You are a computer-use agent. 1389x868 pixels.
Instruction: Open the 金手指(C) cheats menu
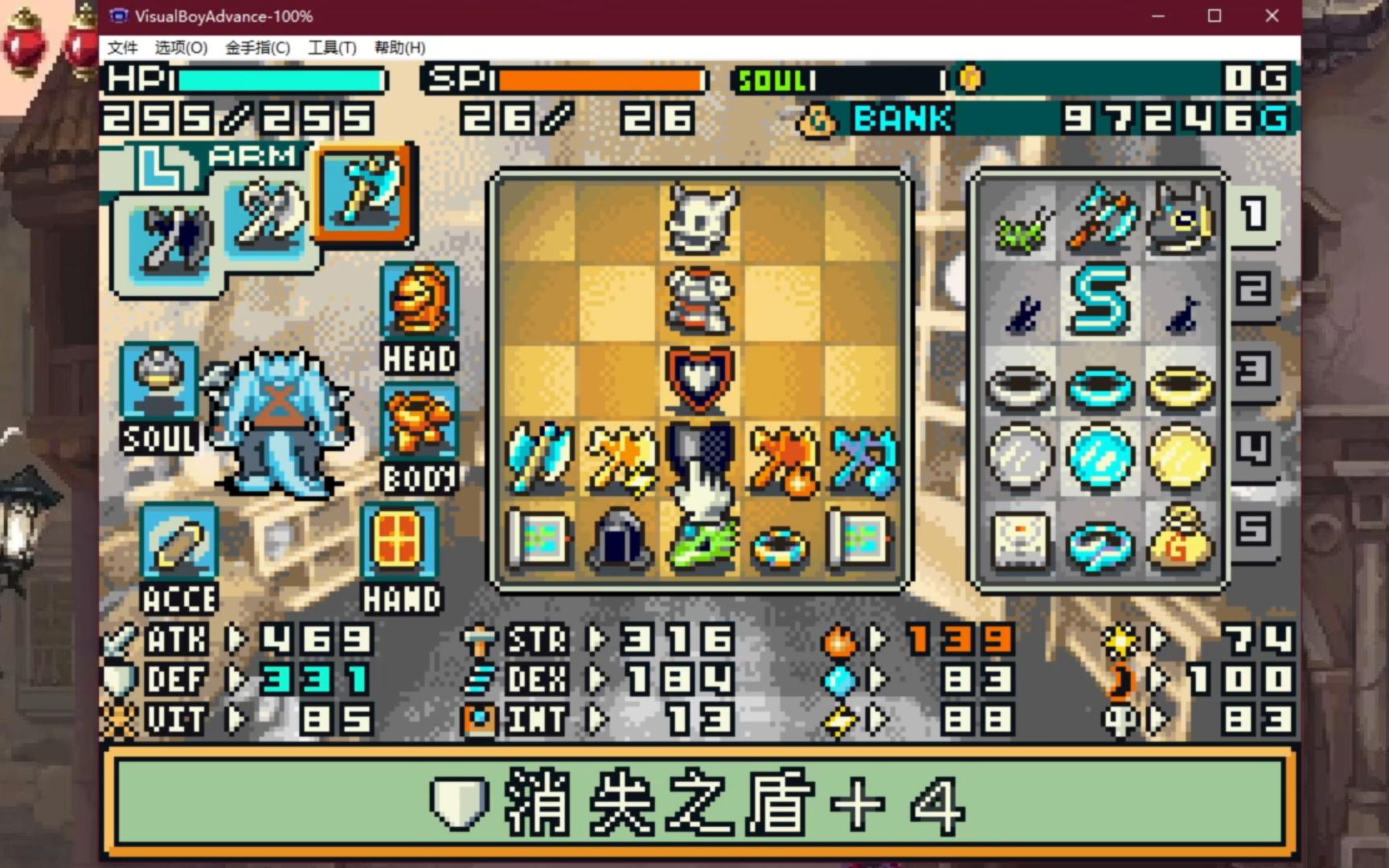click(x=257, y=47)
